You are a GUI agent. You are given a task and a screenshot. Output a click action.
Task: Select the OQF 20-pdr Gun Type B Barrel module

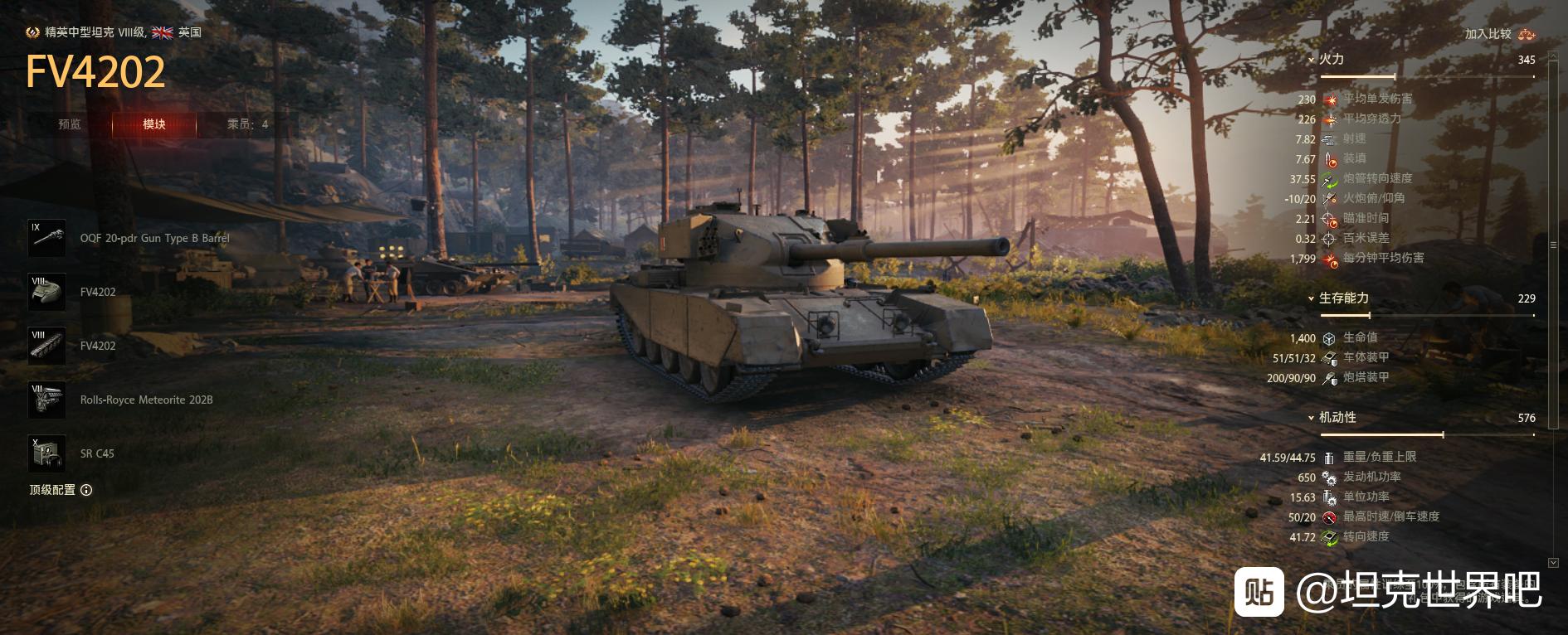[47, 238]
